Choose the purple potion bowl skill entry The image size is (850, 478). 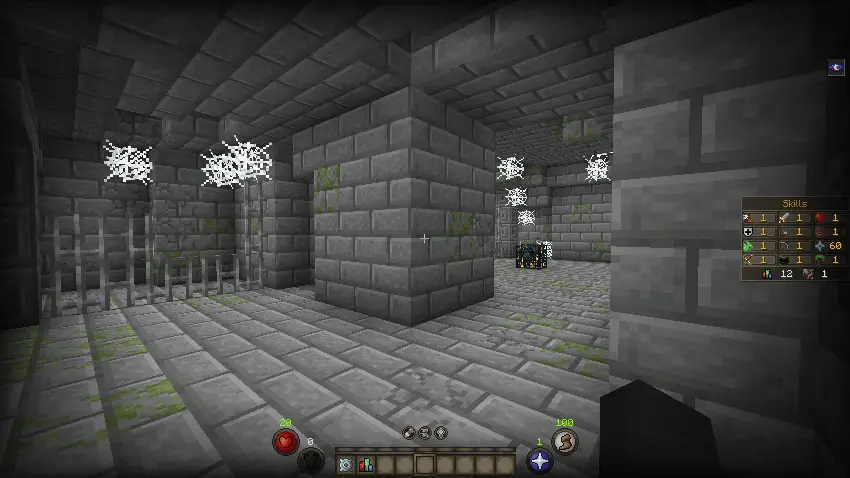821,231
